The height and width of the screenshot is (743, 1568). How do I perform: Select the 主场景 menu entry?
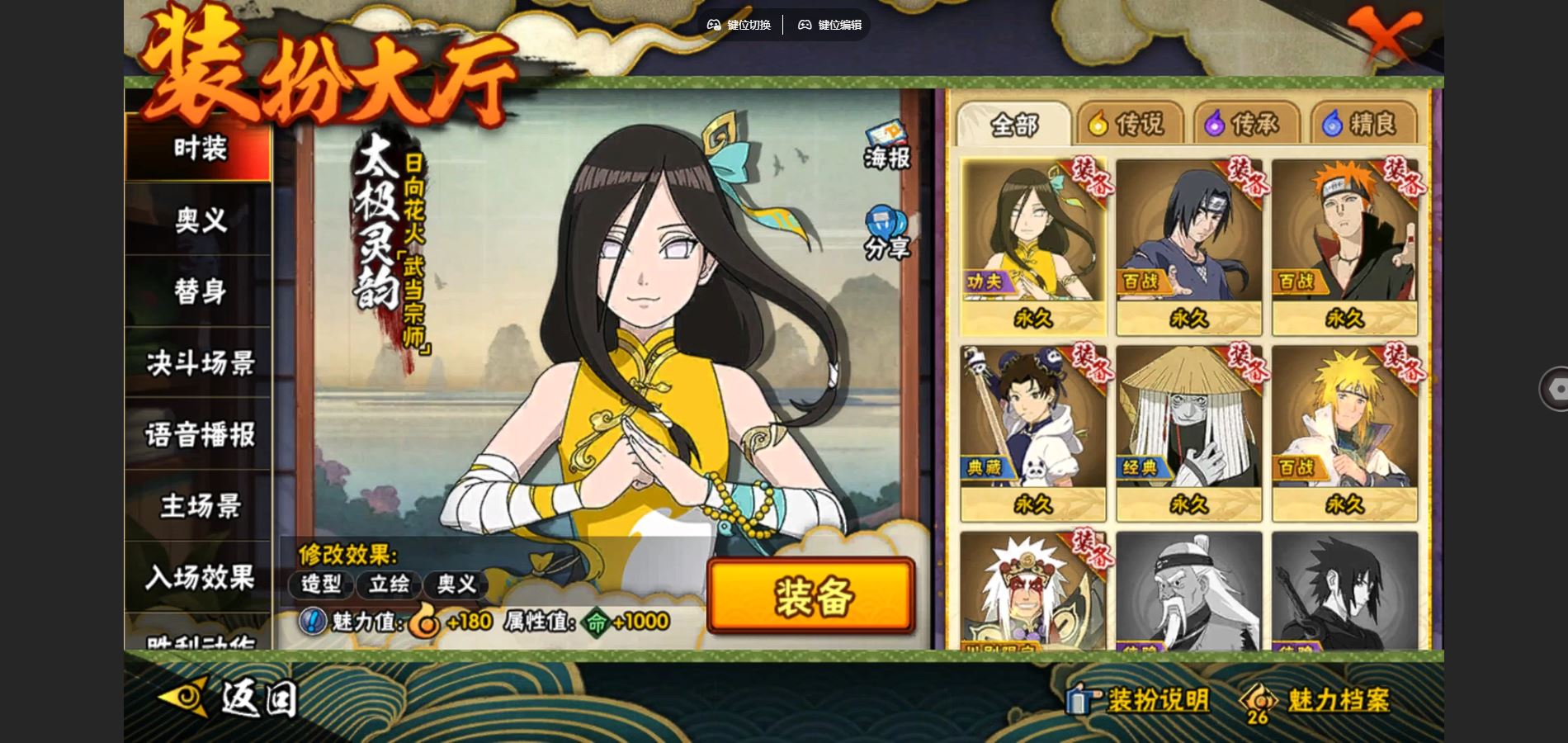[199, 506]
